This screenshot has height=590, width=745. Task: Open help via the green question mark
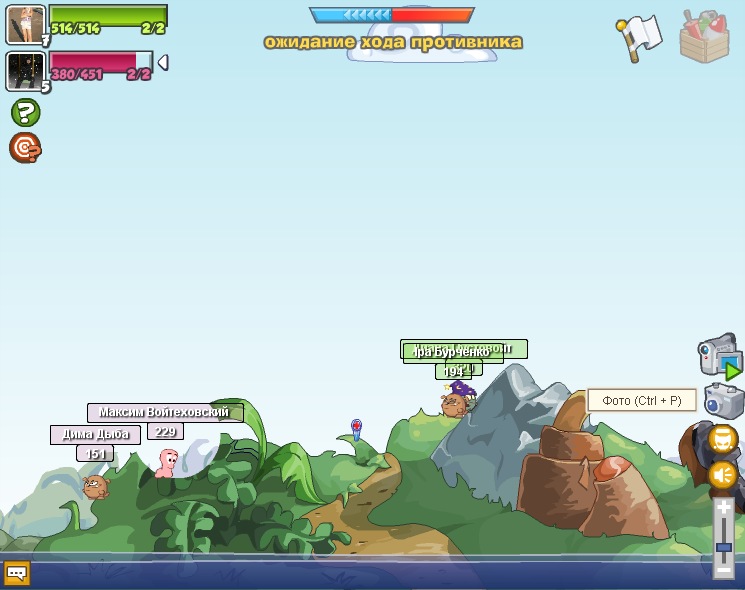pos(25,112)
